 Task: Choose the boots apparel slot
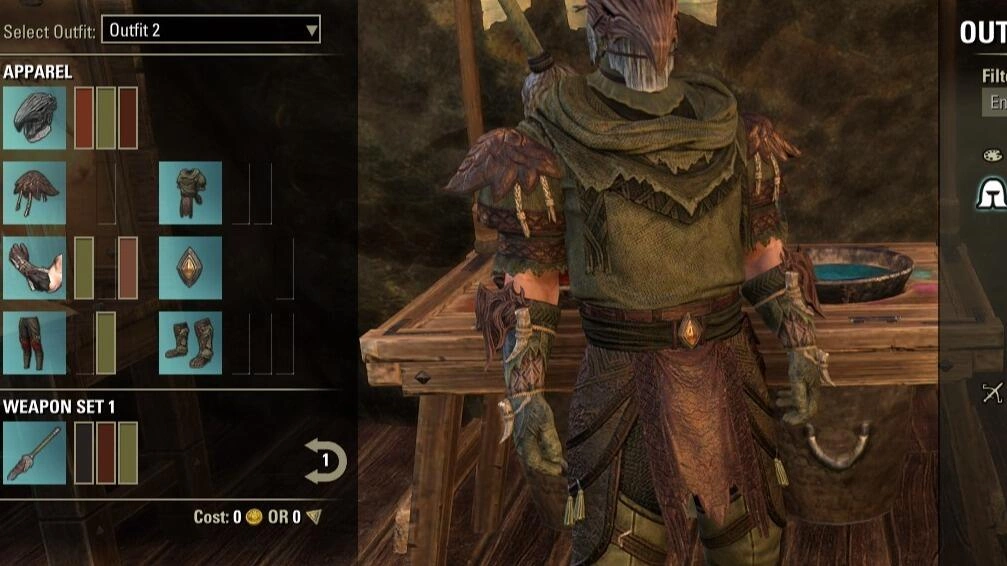190,343
